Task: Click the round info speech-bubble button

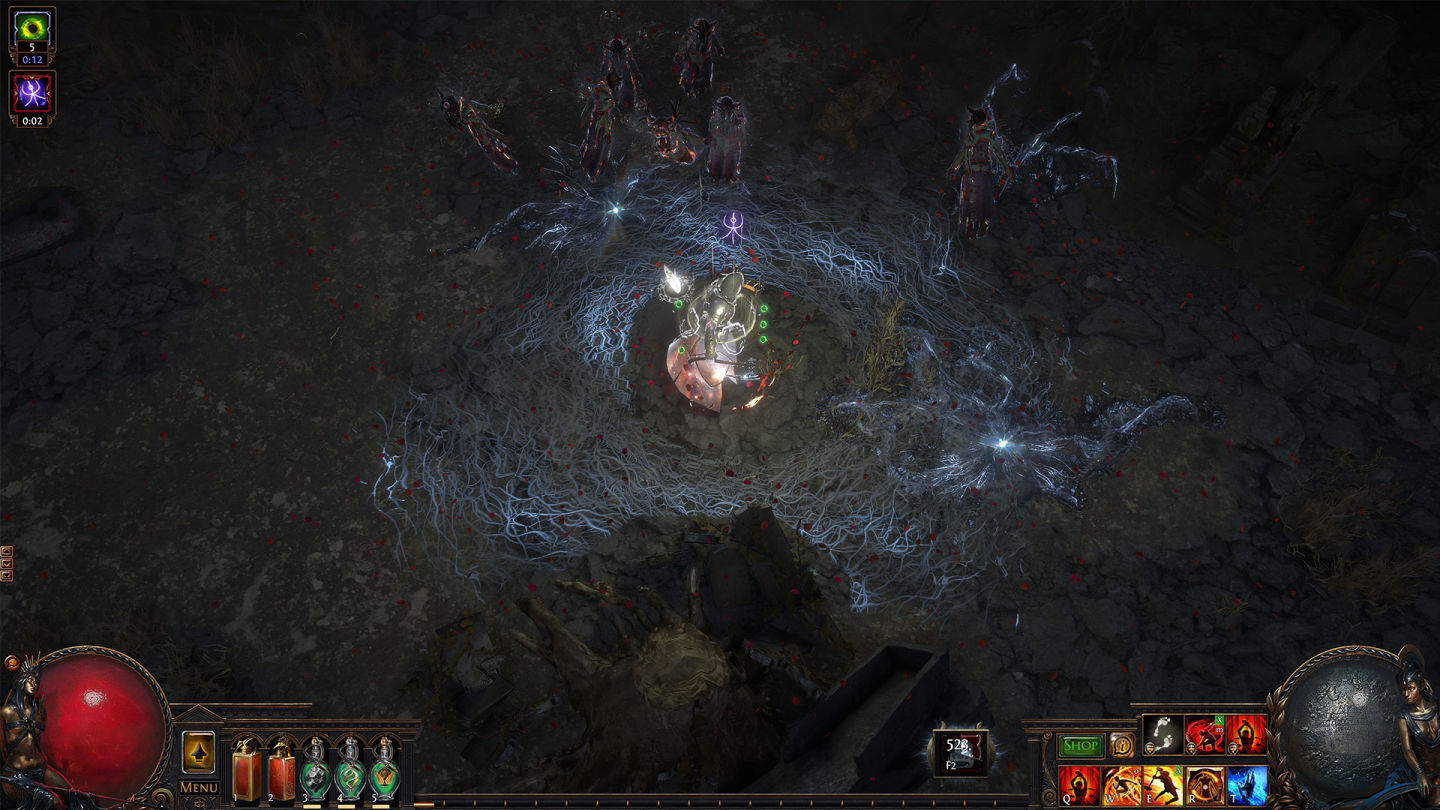Action: (x=1122, y=745)
